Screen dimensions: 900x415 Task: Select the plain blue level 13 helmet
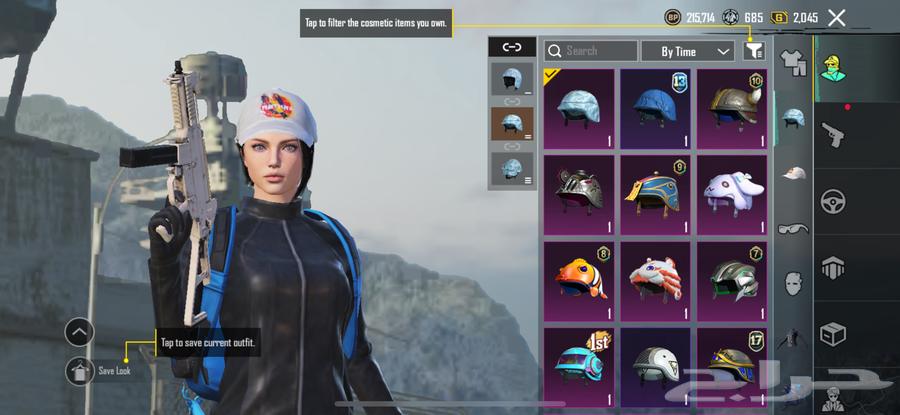[656, 104]
